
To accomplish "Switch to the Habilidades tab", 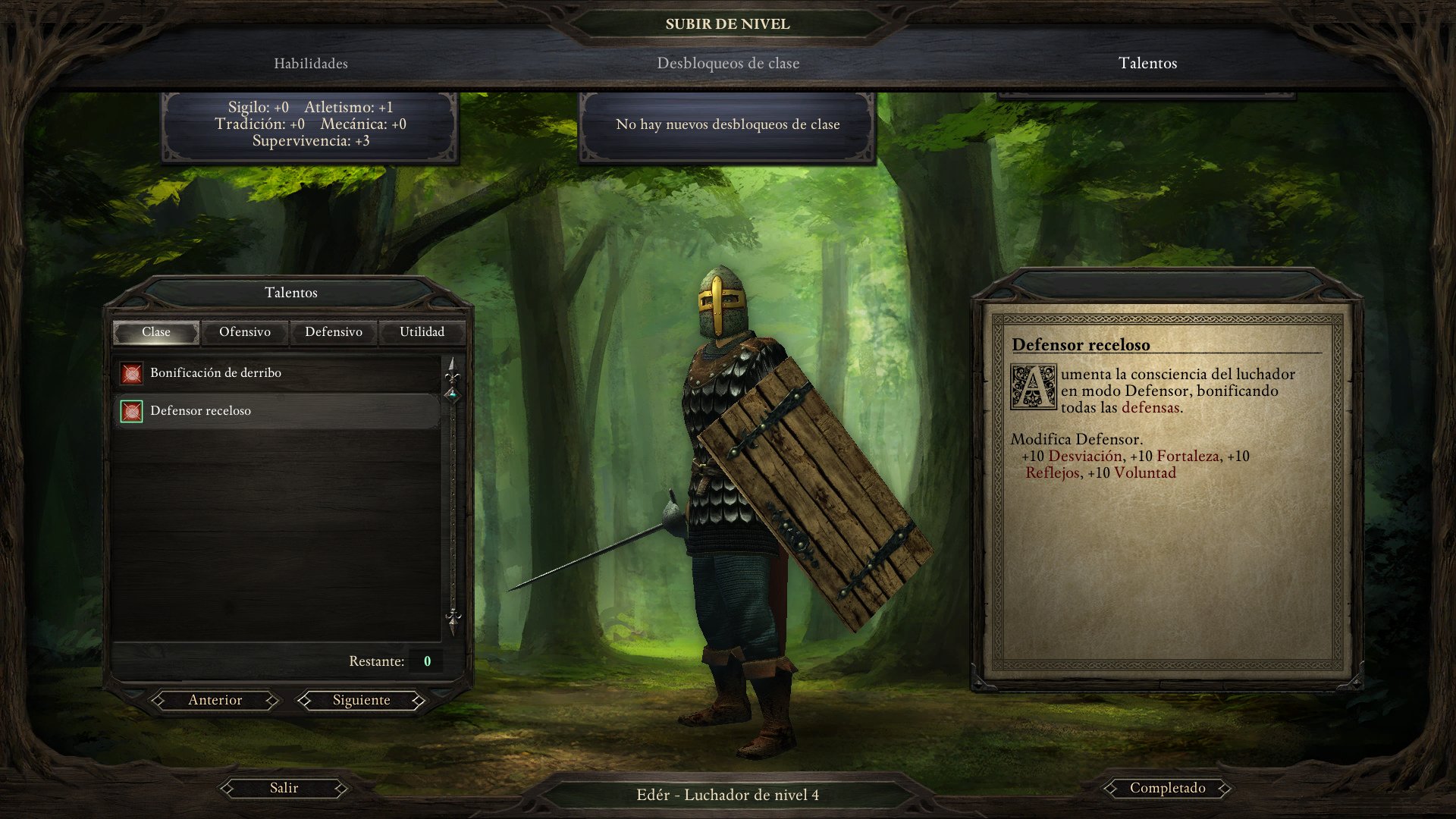I will coord(310,64).
